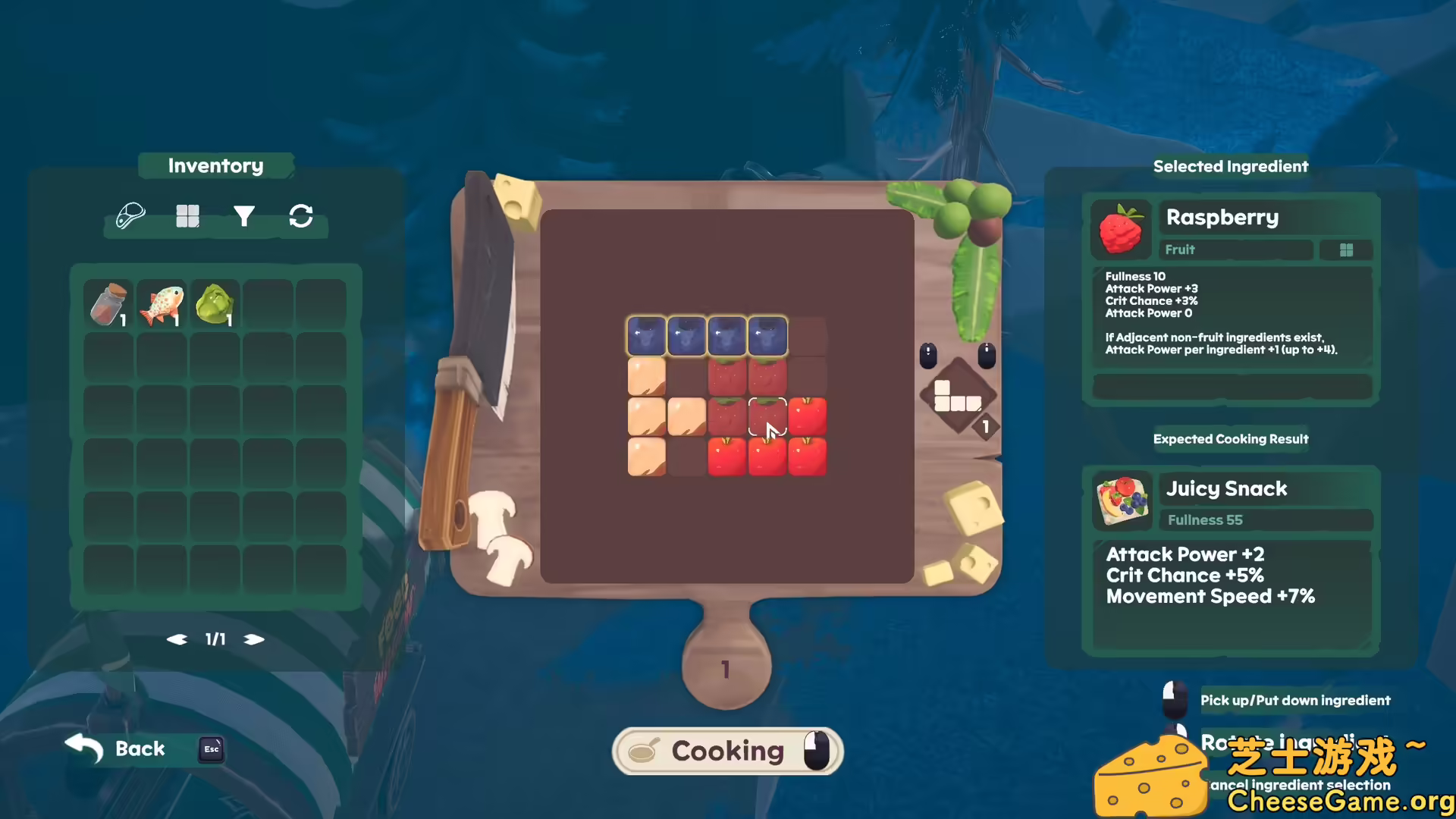Toggle the jar of spices inventory slot
Viewport: 1456px width, 819px height.
108,303
